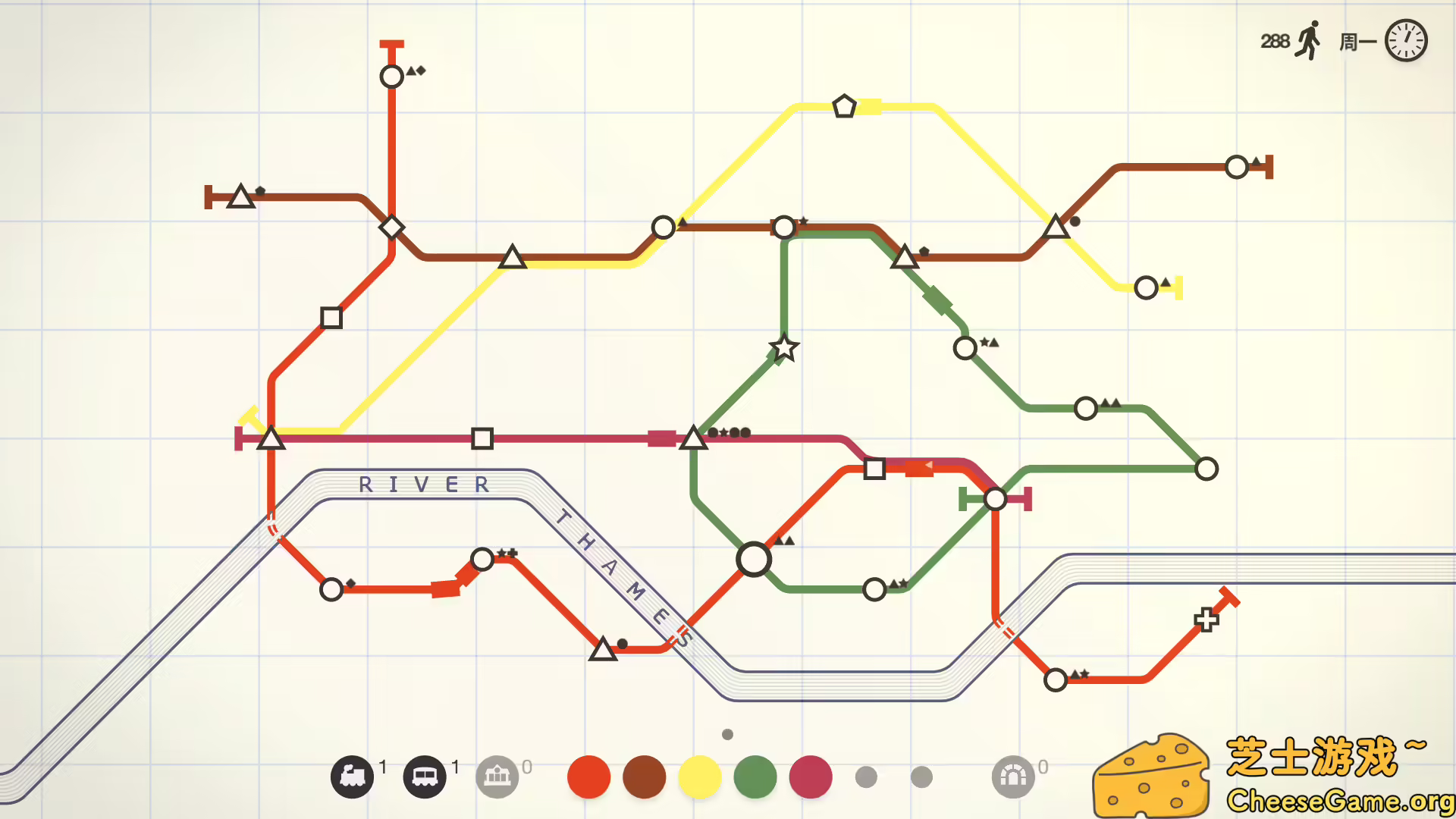Select the red line swatch
The image size is (1456, 819).
[x=588, y=777]
